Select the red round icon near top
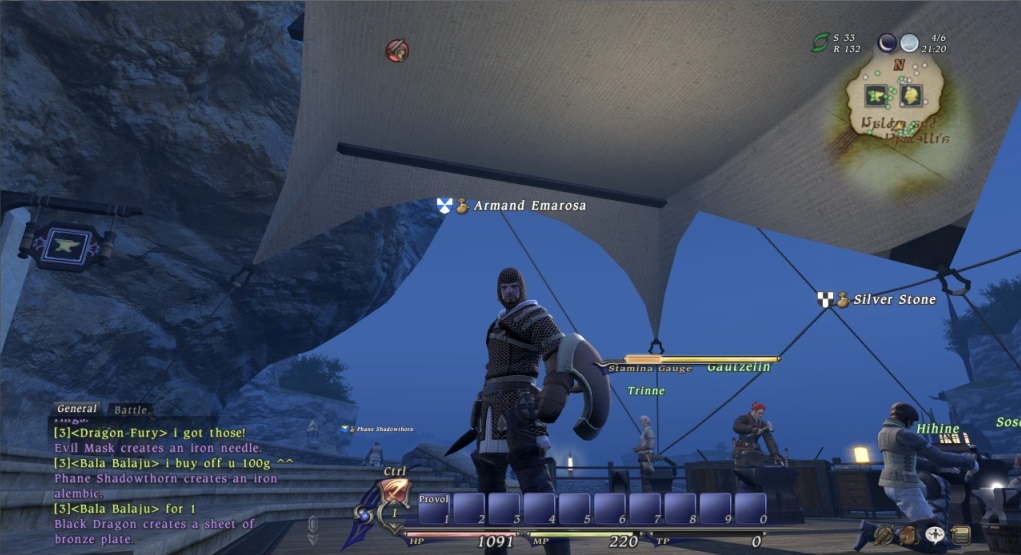This screenshot has width=1021, height=555. coord(397,50)
